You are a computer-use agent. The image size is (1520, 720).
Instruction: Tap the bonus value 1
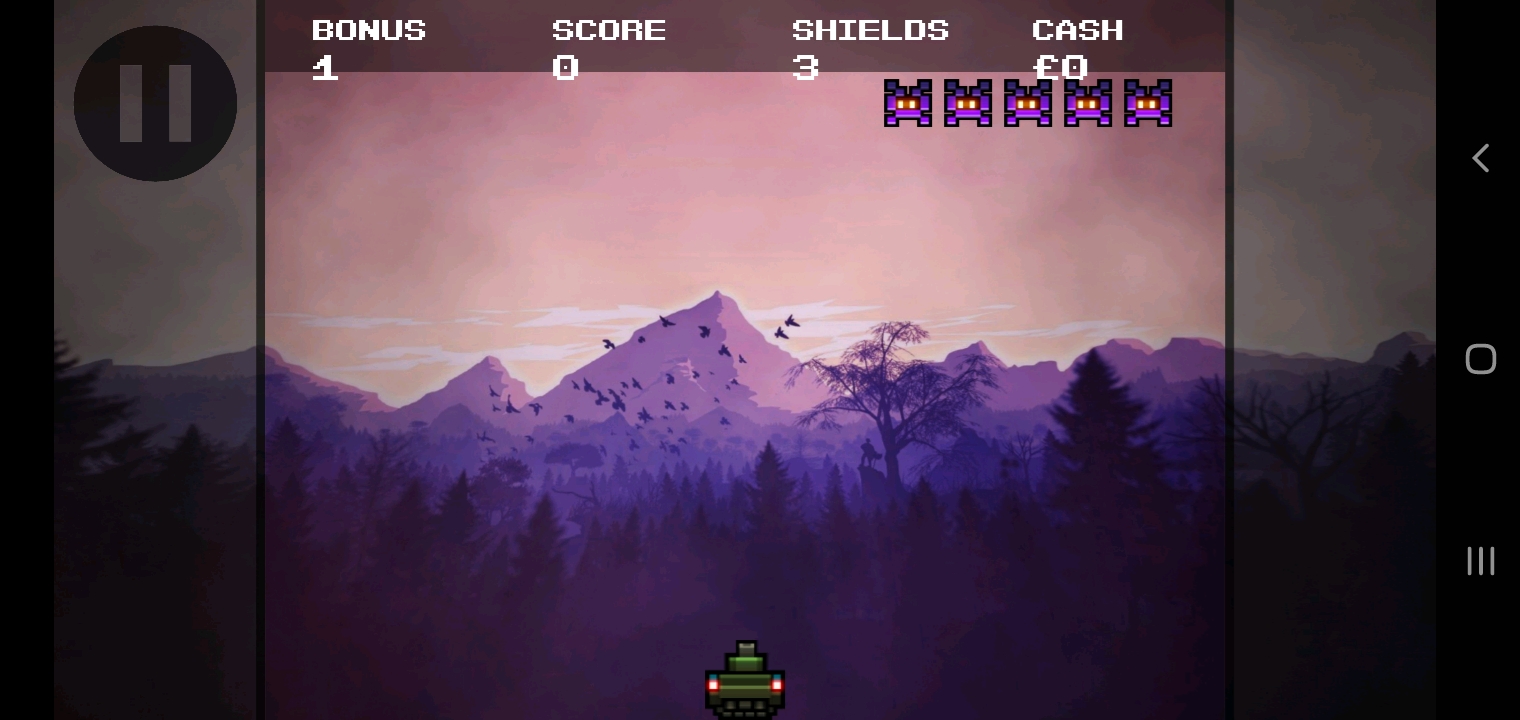coord(324,67)
